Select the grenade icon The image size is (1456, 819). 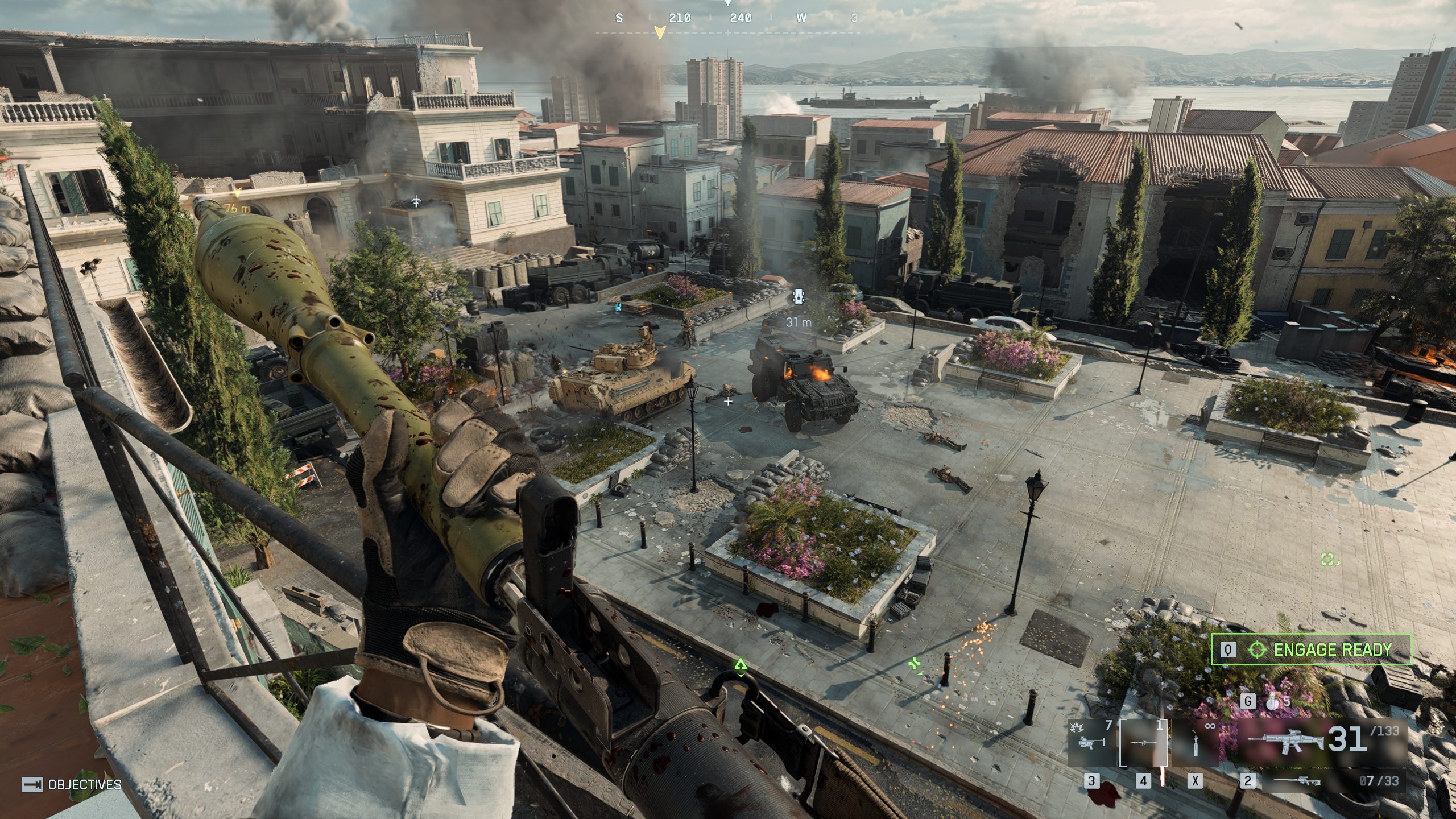coord(1272,701)
